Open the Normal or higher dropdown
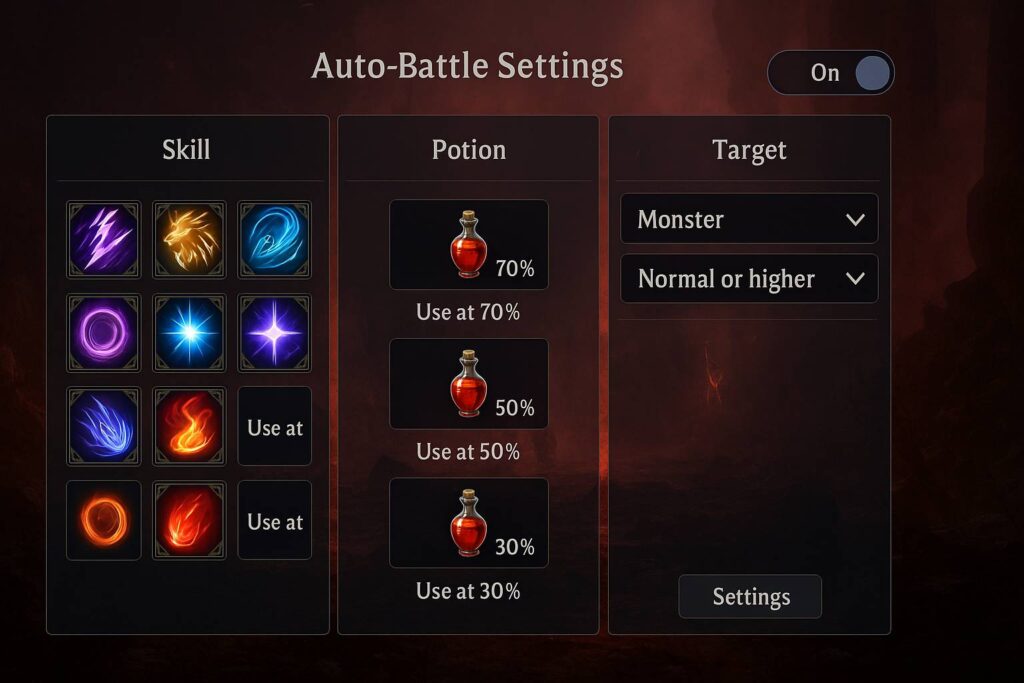This screenshot has height=683, width=1024. 749,279
